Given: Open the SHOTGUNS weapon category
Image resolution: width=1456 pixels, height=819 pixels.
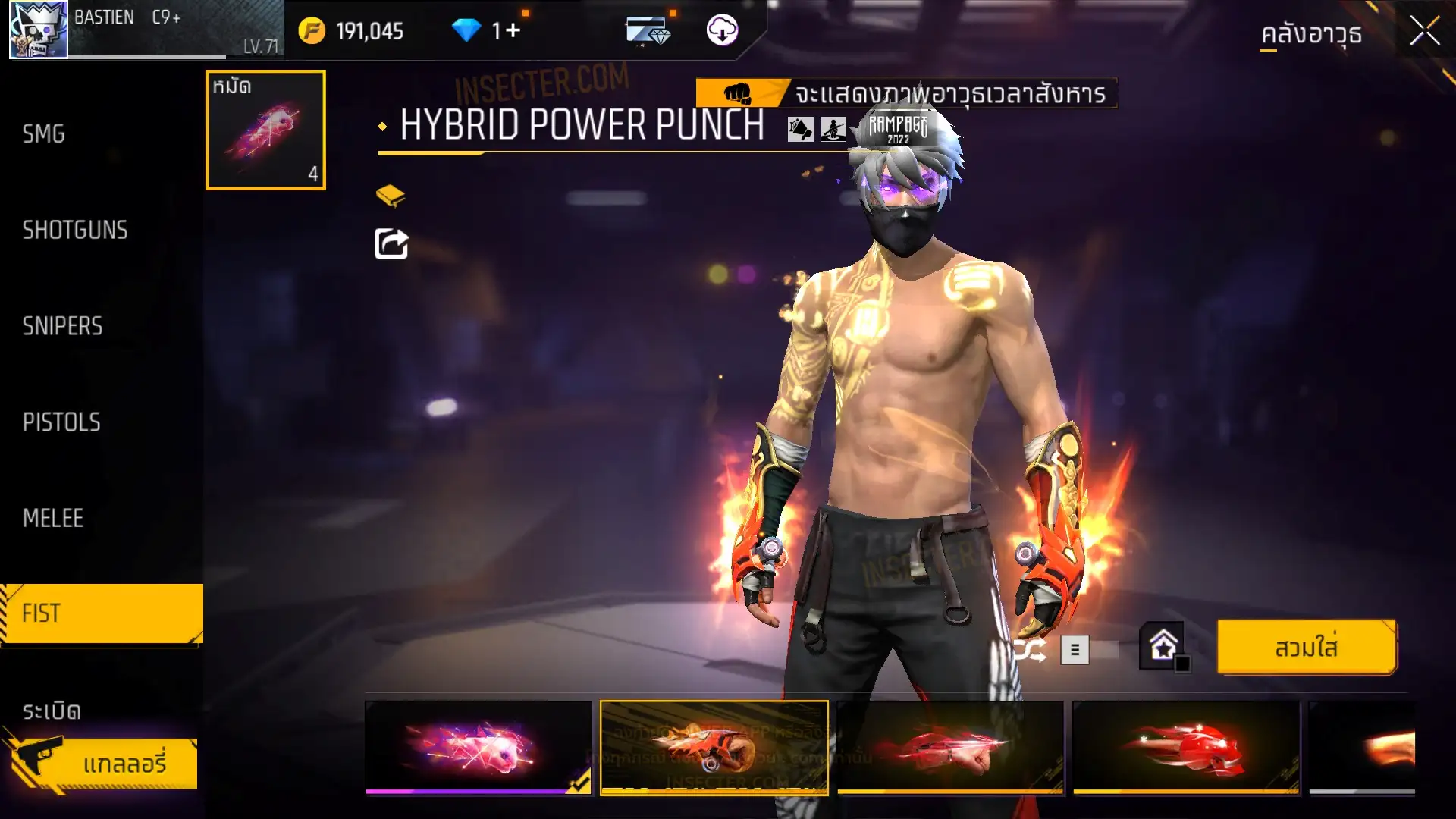Looking at the screenshot, I should (75, 230).
